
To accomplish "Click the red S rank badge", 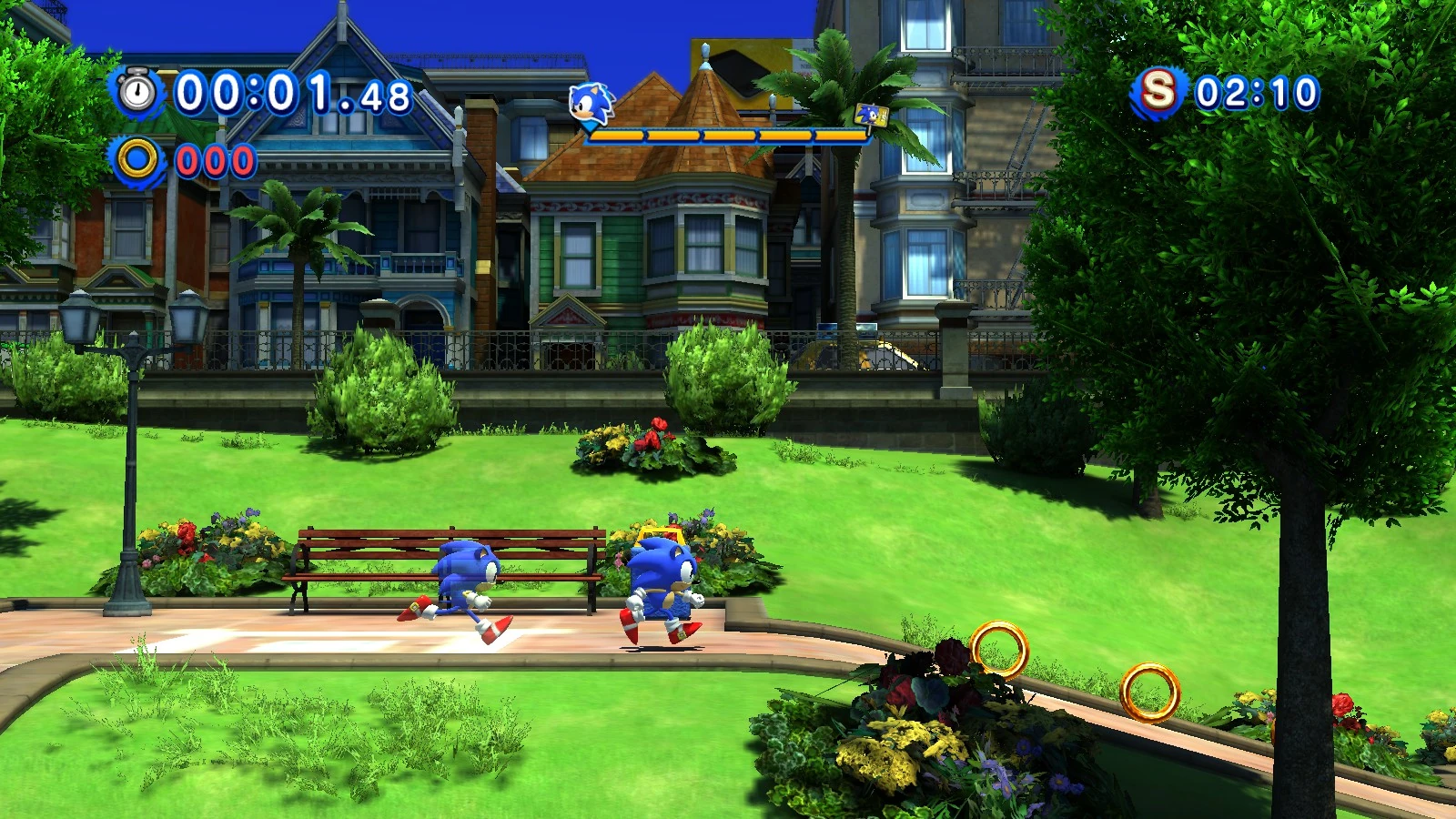I will tap(1158, 91).
